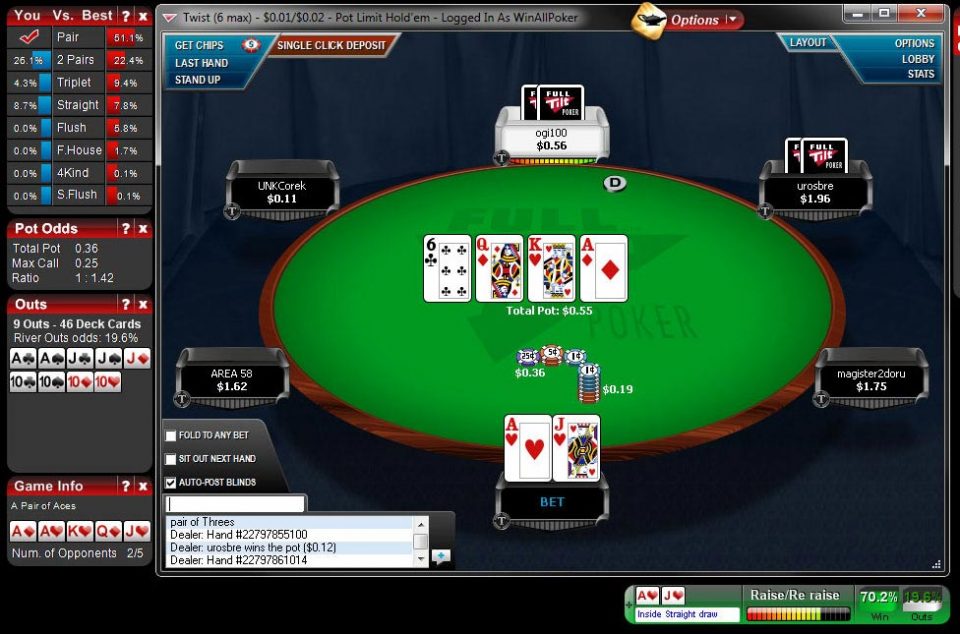960x634 pixels.
Task: Close the Pot Odds panel
Action: coord(143,229)
